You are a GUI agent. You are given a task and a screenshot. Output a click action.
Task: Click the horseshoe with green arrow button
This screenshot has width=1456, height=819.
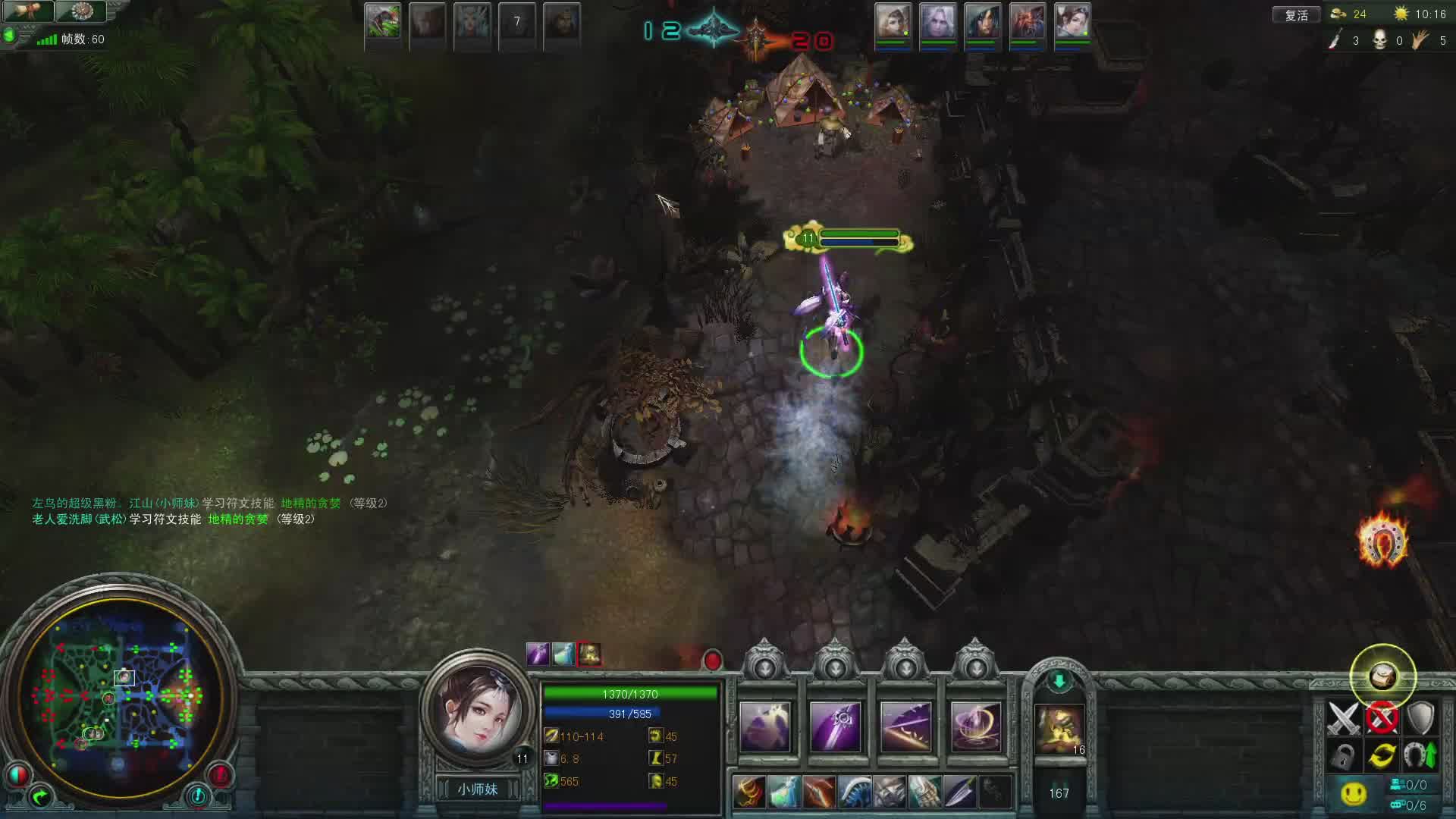pyautogui.click(x=1420, y=755)
